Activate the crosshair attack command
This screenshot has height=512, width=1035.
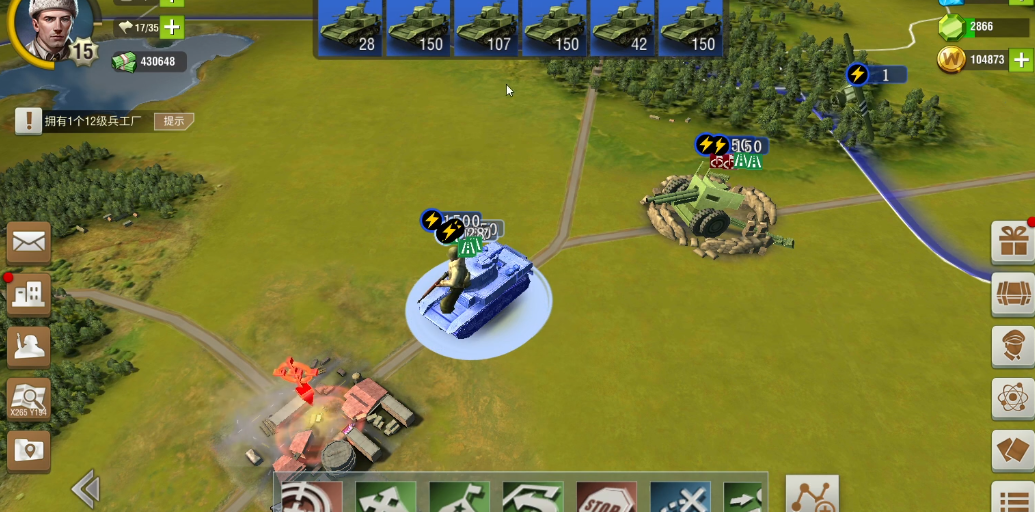point(310,497)
